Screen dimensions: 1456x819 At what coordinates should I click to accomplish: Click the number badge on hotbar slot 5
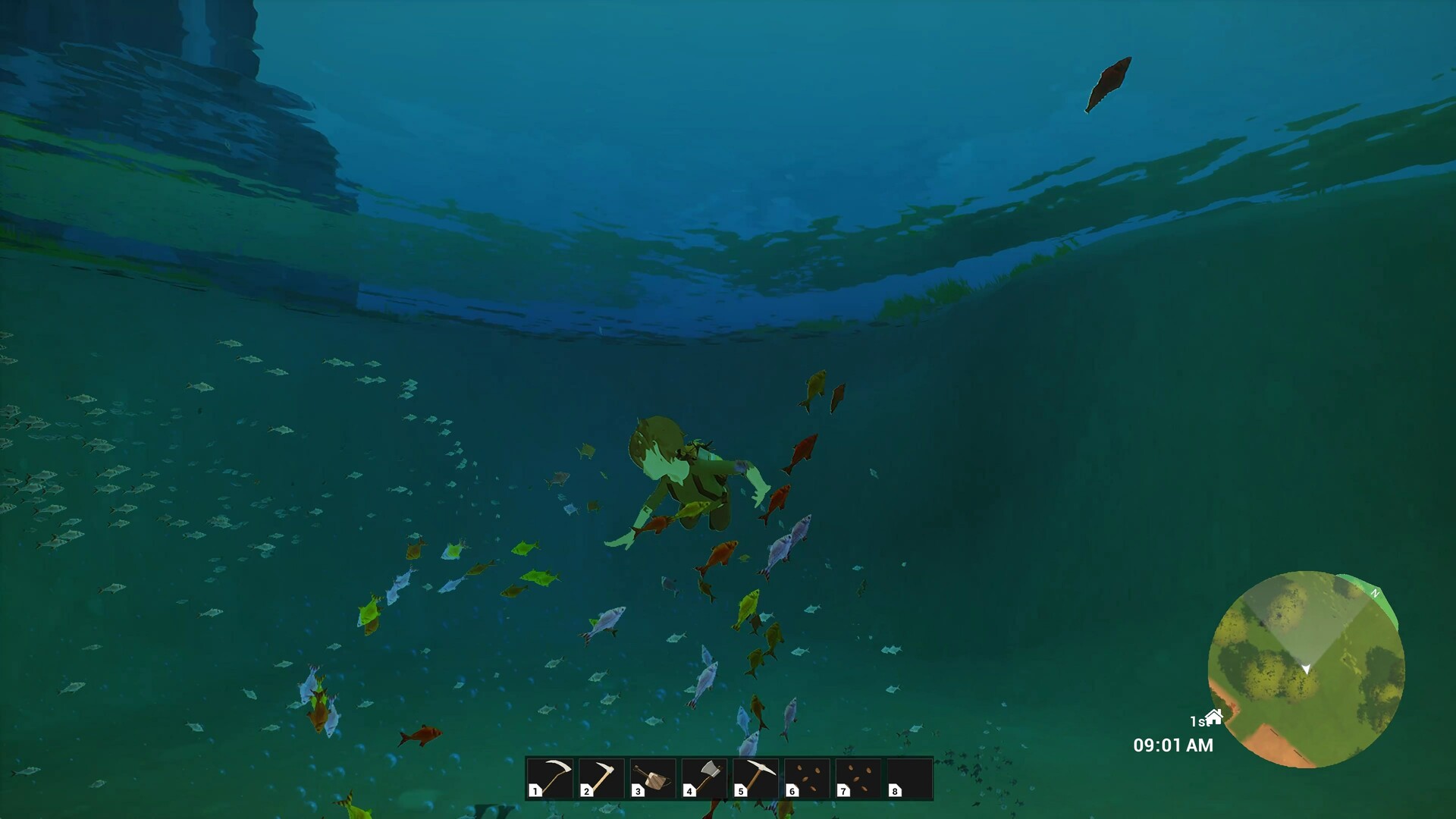coord(739,791)
